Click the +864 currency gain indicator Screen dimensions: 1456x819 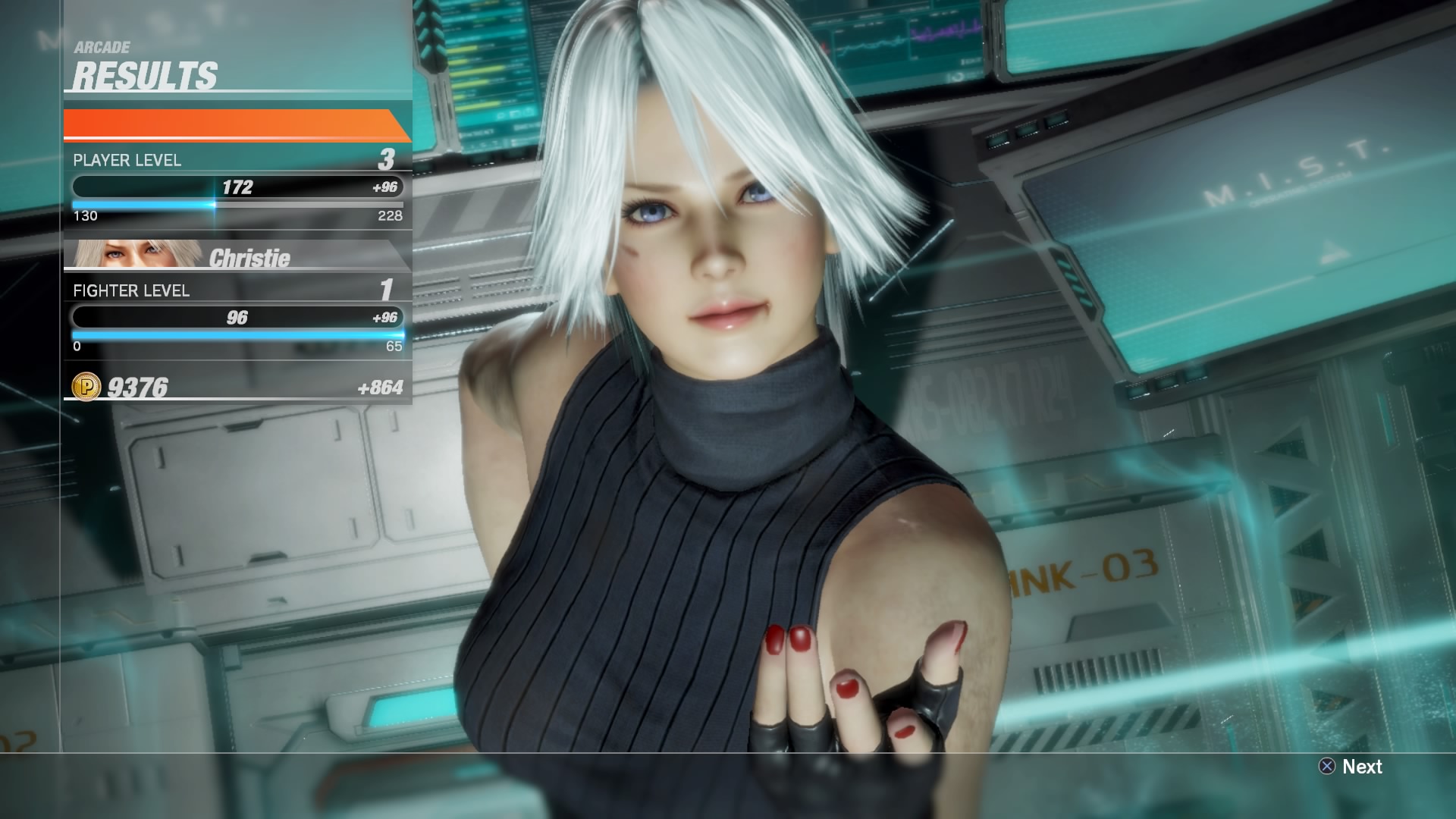(x=383, y=387)
